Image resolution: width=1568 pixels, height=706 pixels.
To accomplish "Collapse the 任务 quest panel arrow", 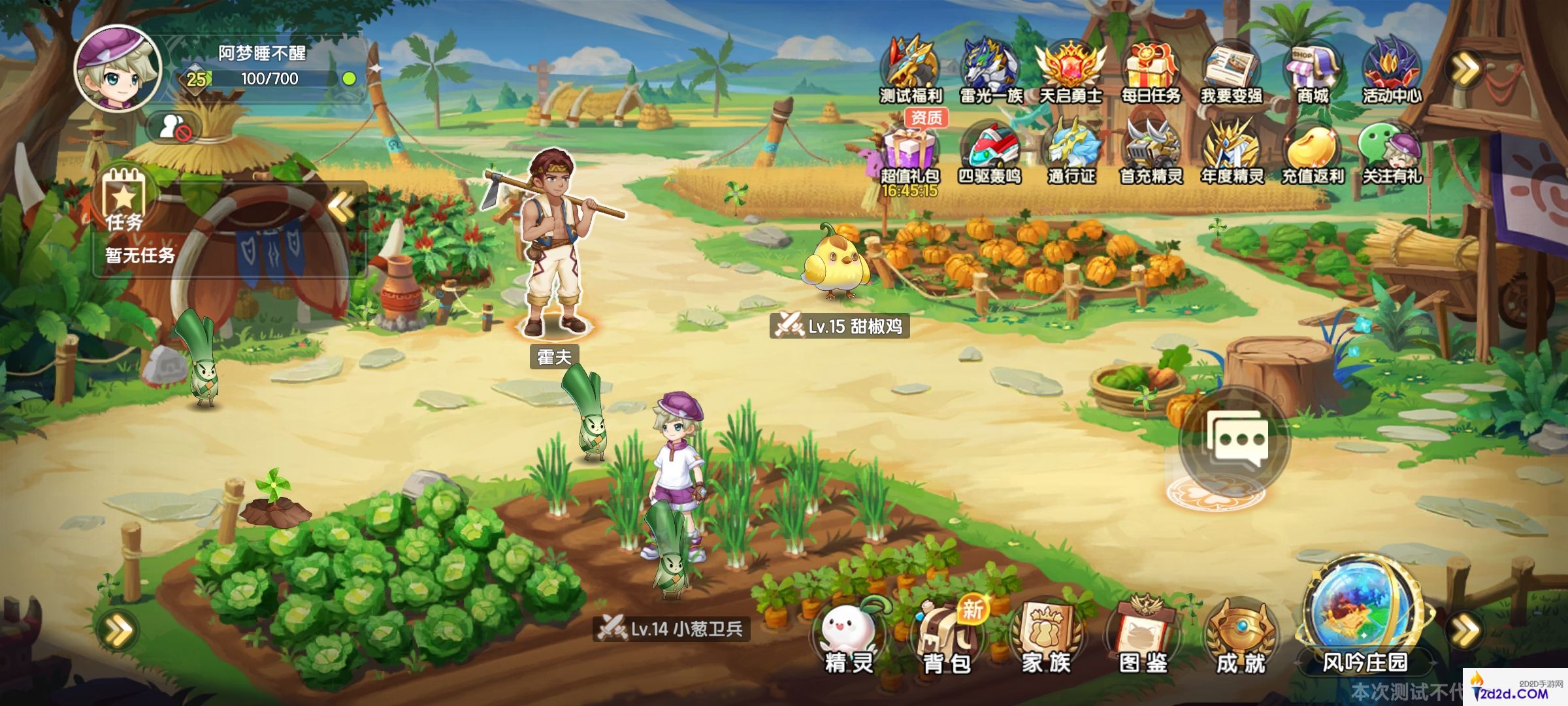I will (x=341, y=208).
